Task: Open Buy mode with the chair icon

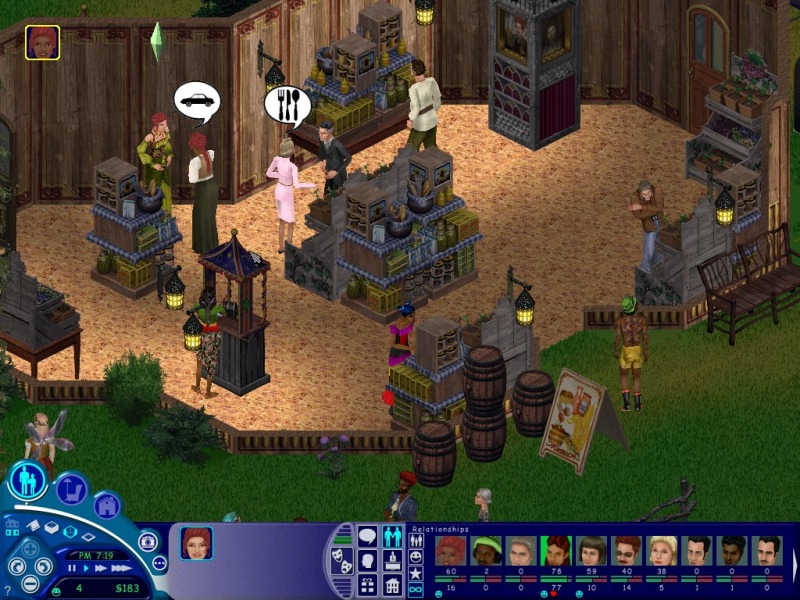Action: tap(71, 489)
